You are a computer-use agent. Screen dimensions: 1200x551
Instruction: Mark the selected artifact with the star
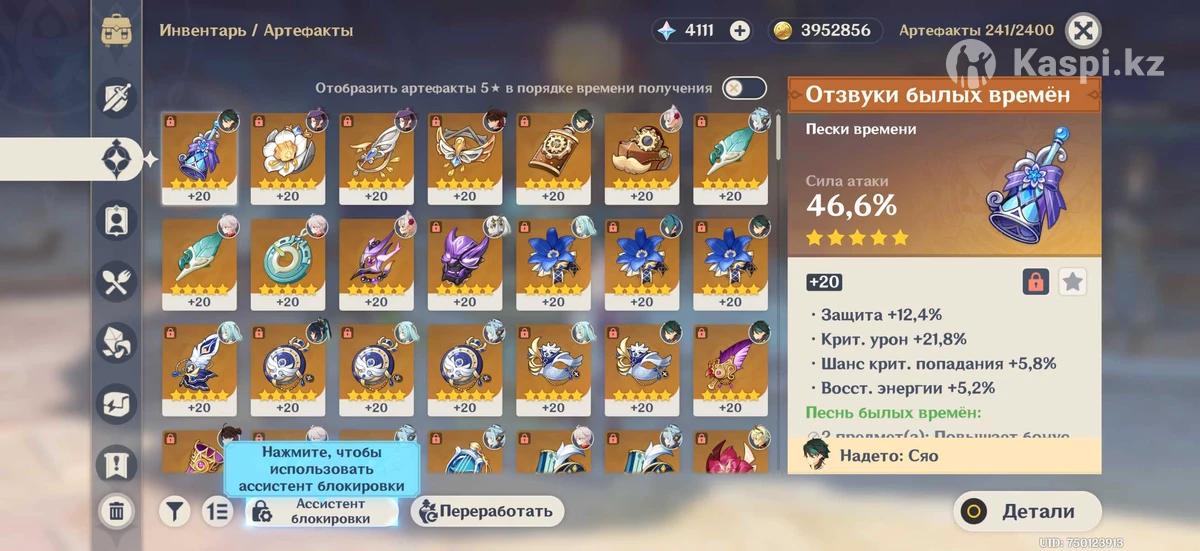coord(1072,282)
